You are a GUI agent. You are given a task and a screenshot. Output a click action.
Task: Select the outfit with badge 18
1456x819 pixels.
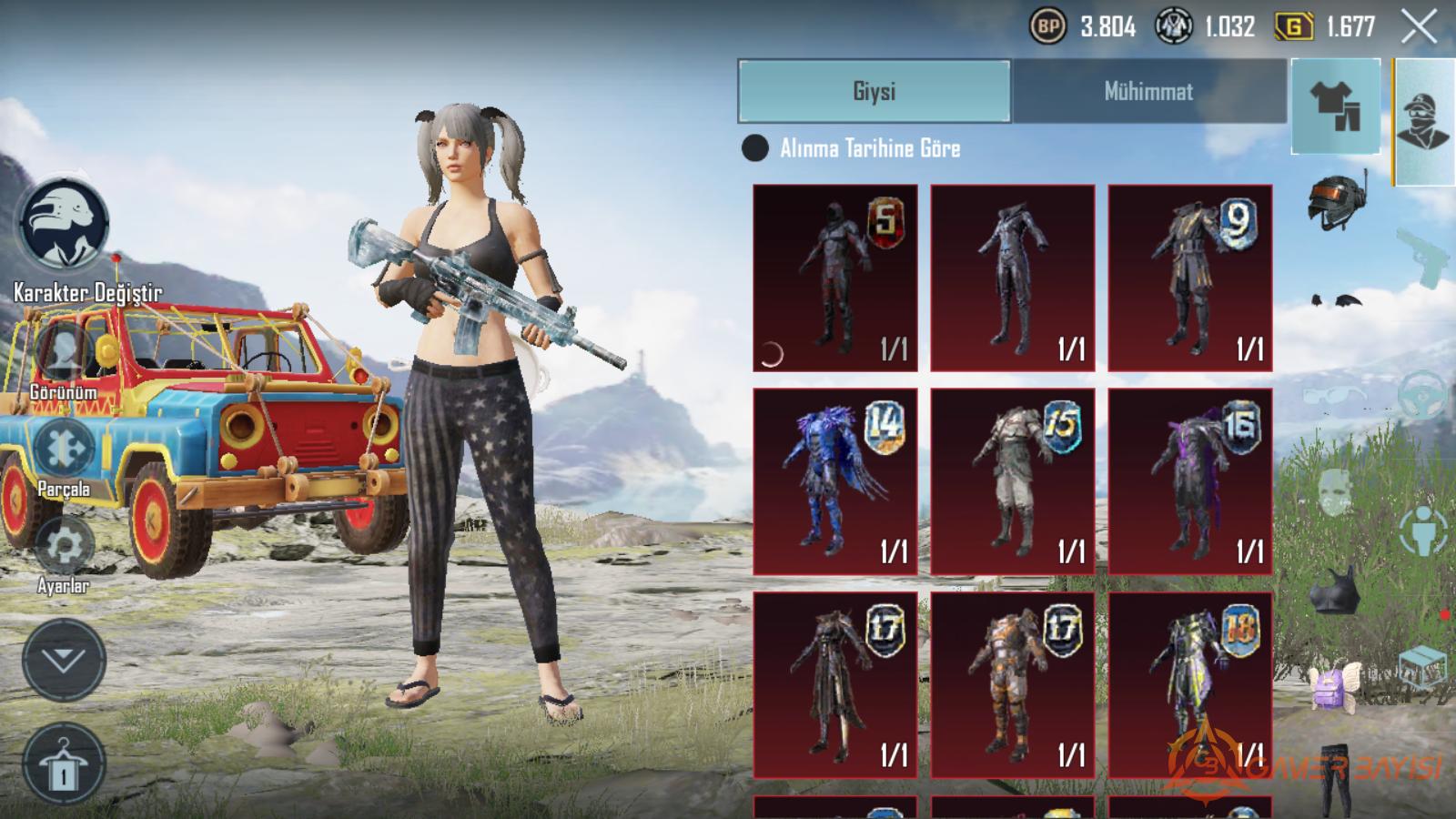pyautogui.click(x=1190, y=685)
